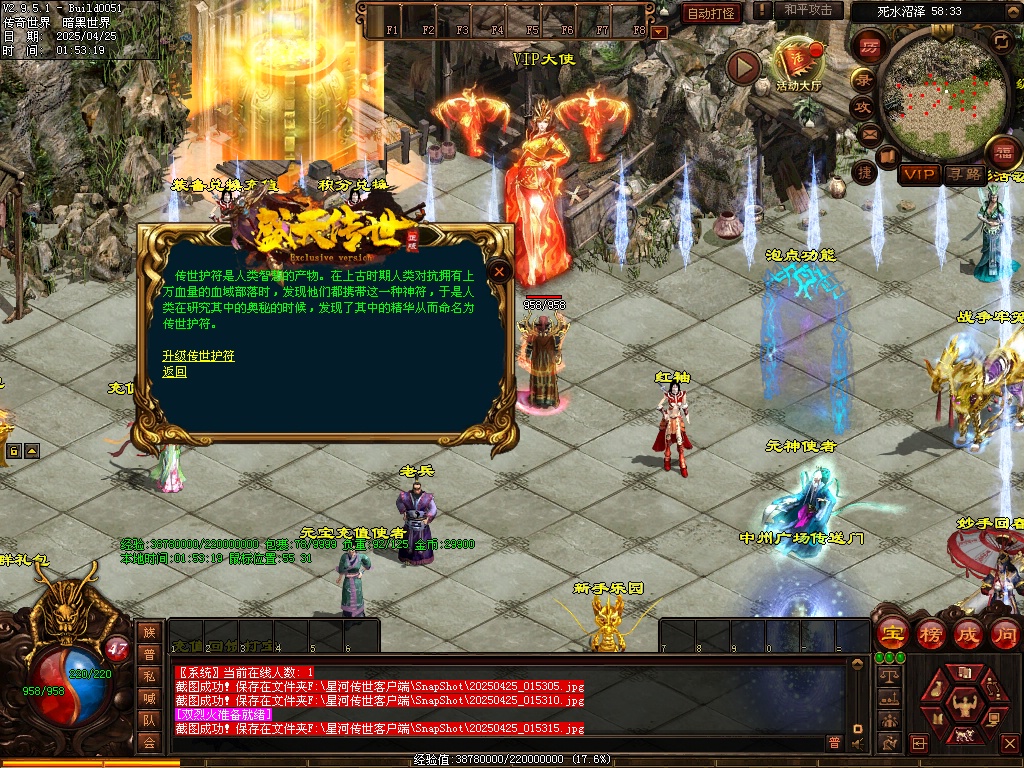Select the 族 clan chat channel
The width and height of the screenshot is (1024, 768).
point(149,632)
